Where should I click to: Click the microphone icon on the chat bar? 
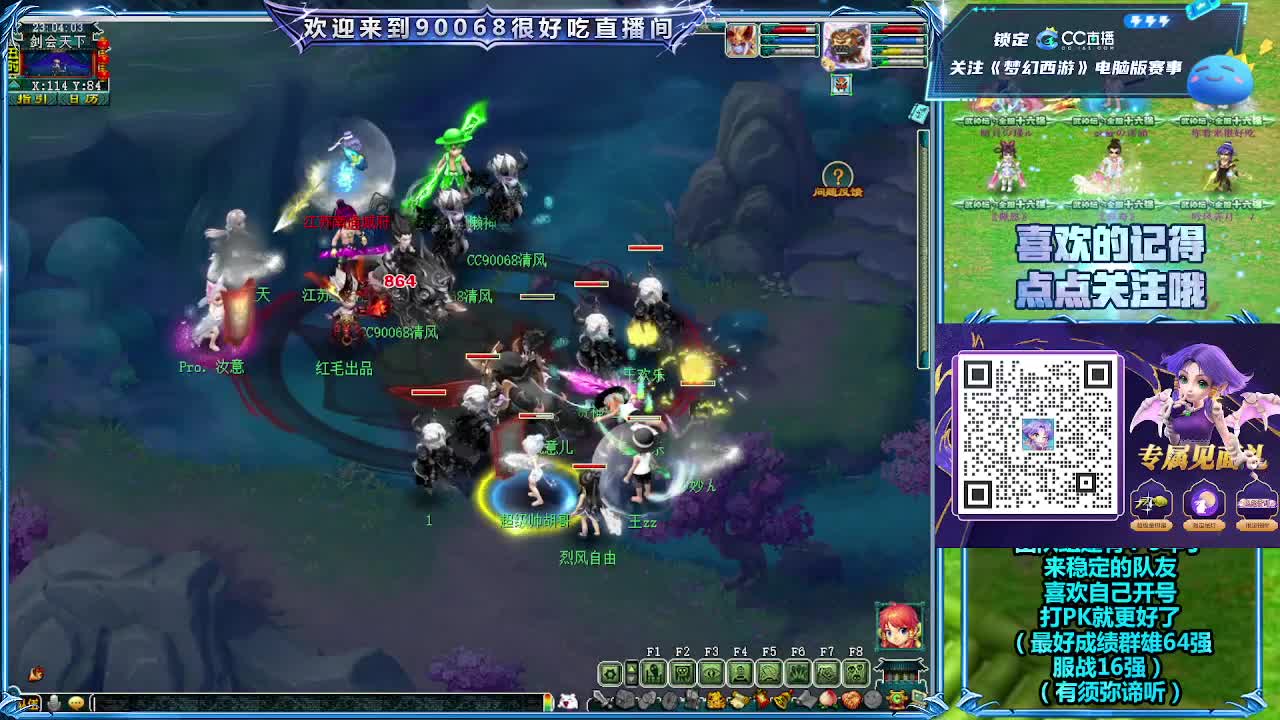point(54,702)
